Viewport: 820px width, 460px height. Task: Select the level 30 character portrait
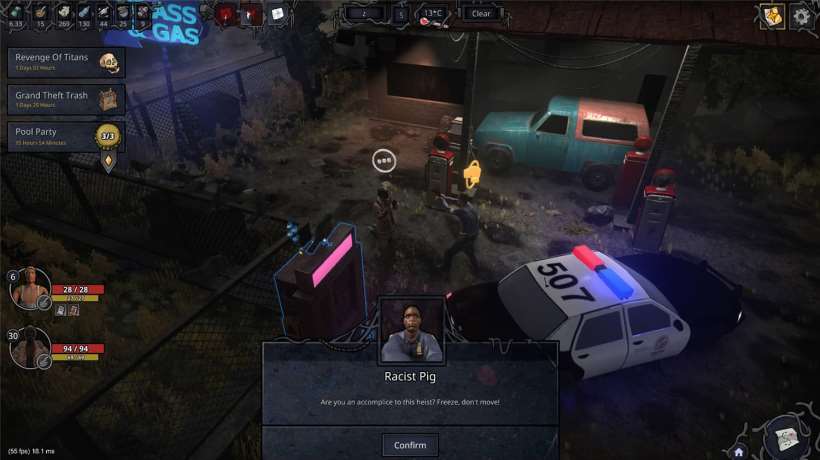30,348
